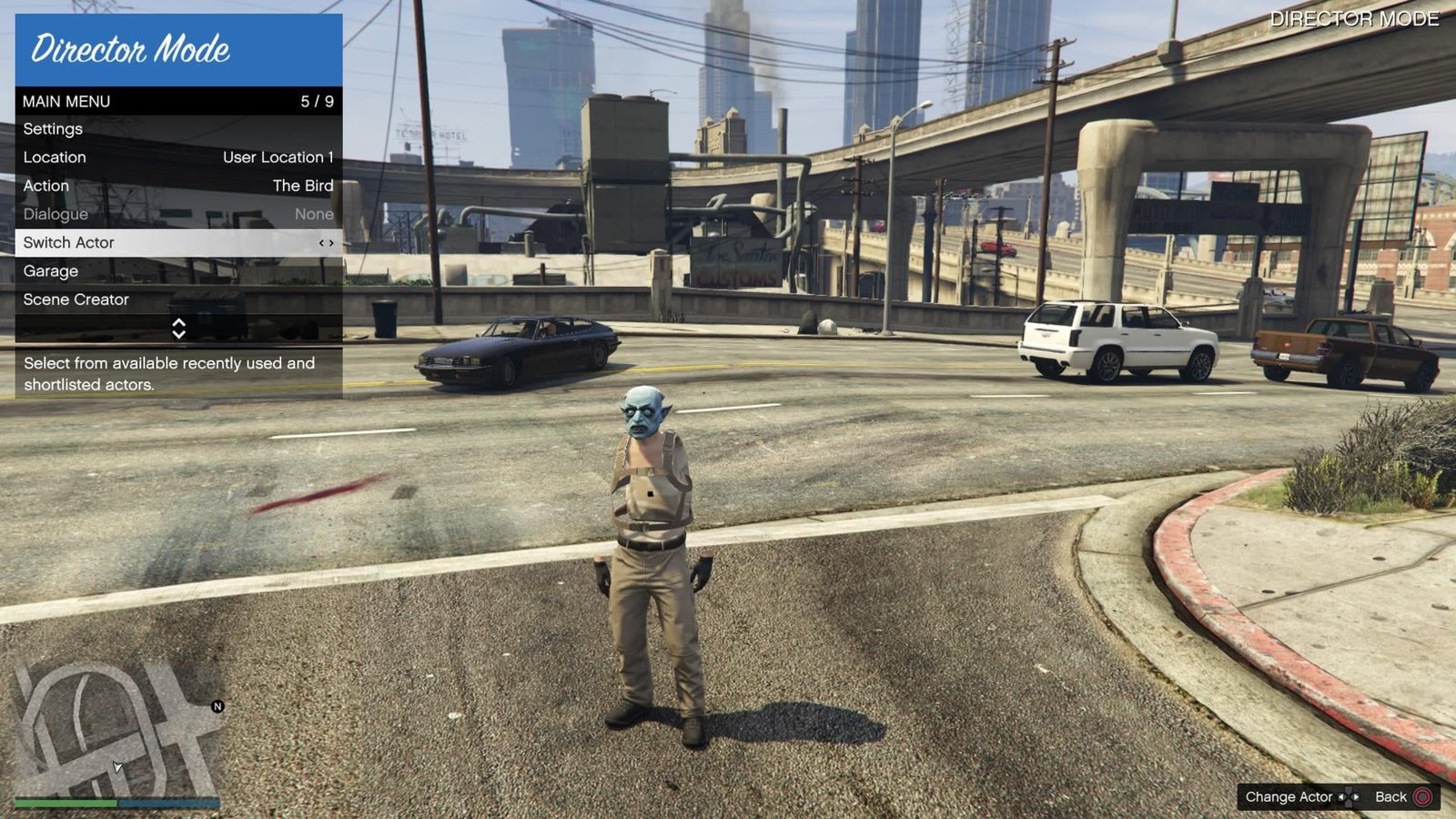Click the d-pad left icon near Change Actor
1456x819 pixels.
click(1341, 796)
